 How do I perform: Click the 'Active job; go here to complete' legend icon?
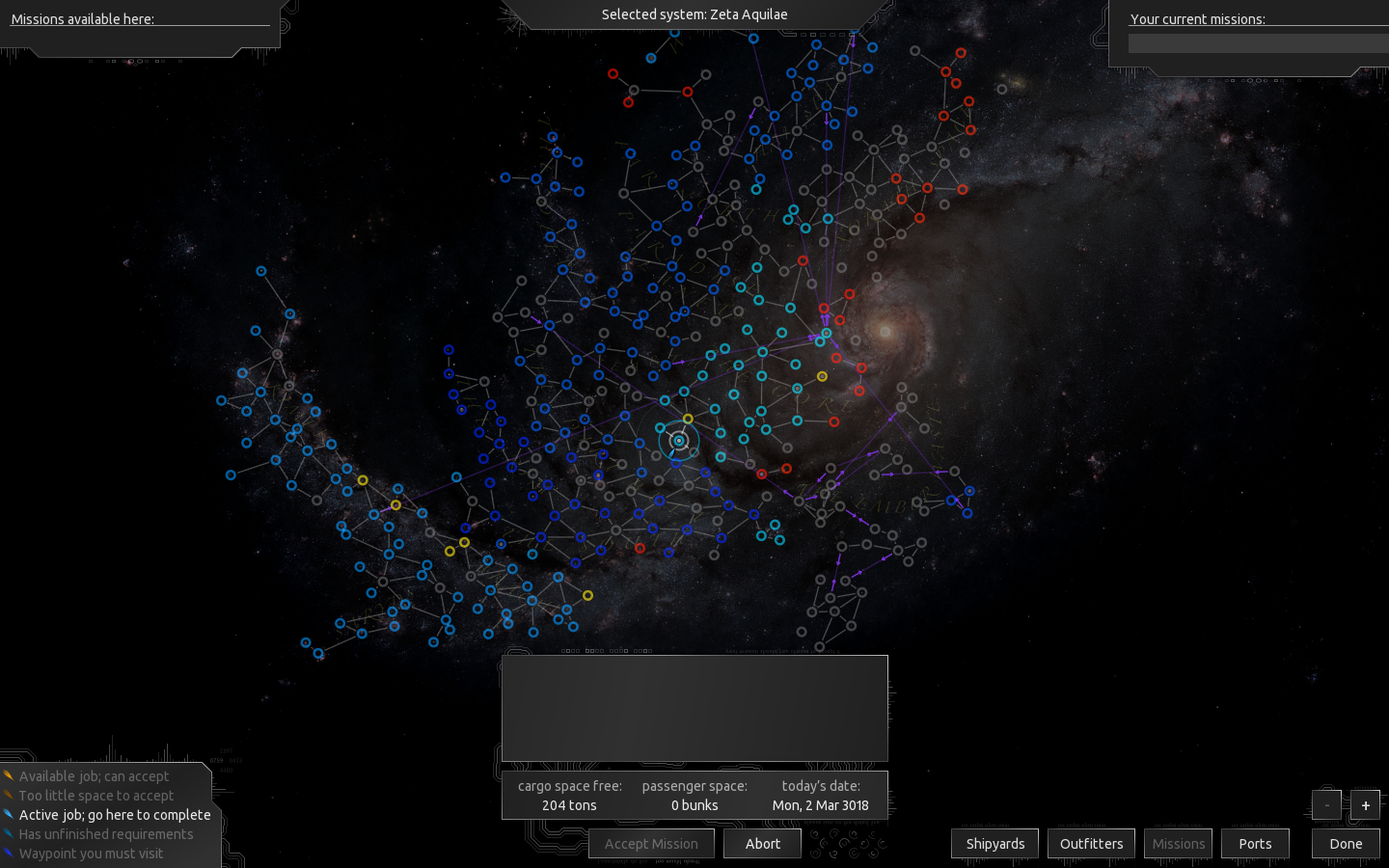[x=11, y=814]
